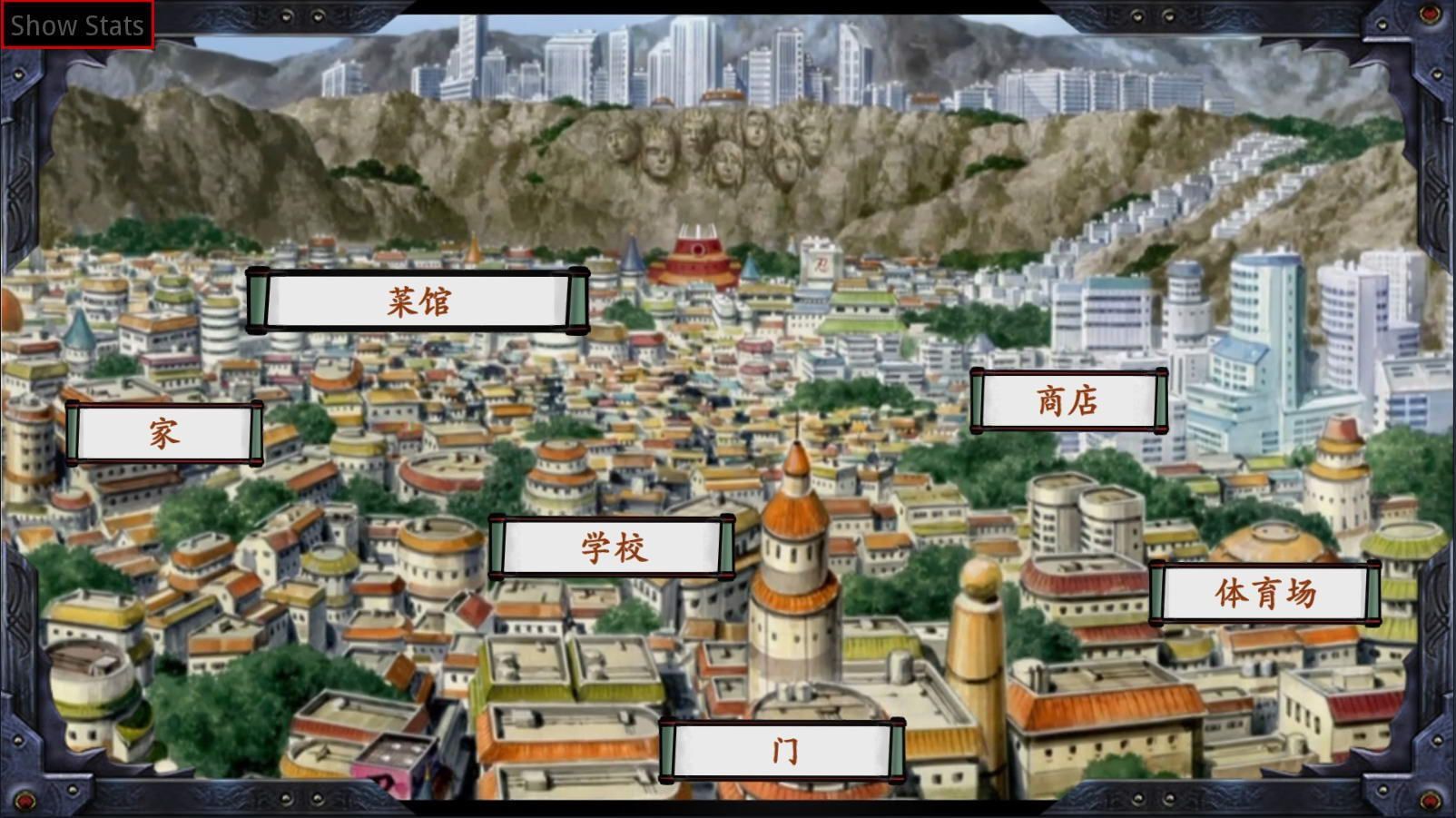Viewport: 1456px width, 818px height.
Task: Click the red Hokage Tower building
Action: pyautogui.click(x=694, y=254)
